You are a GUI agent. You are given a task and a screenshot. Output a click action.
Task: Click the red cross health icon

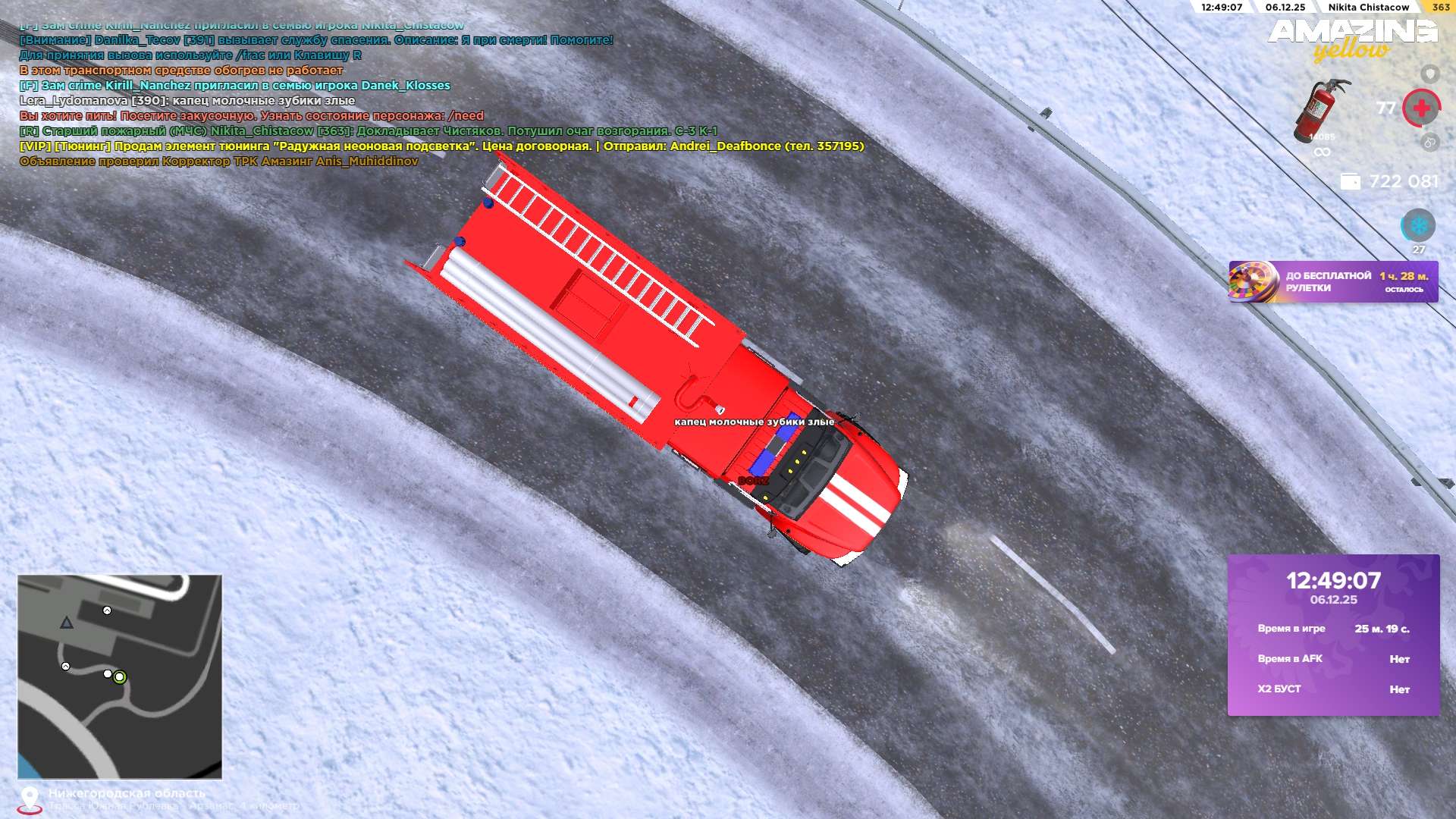point(1422,108)
